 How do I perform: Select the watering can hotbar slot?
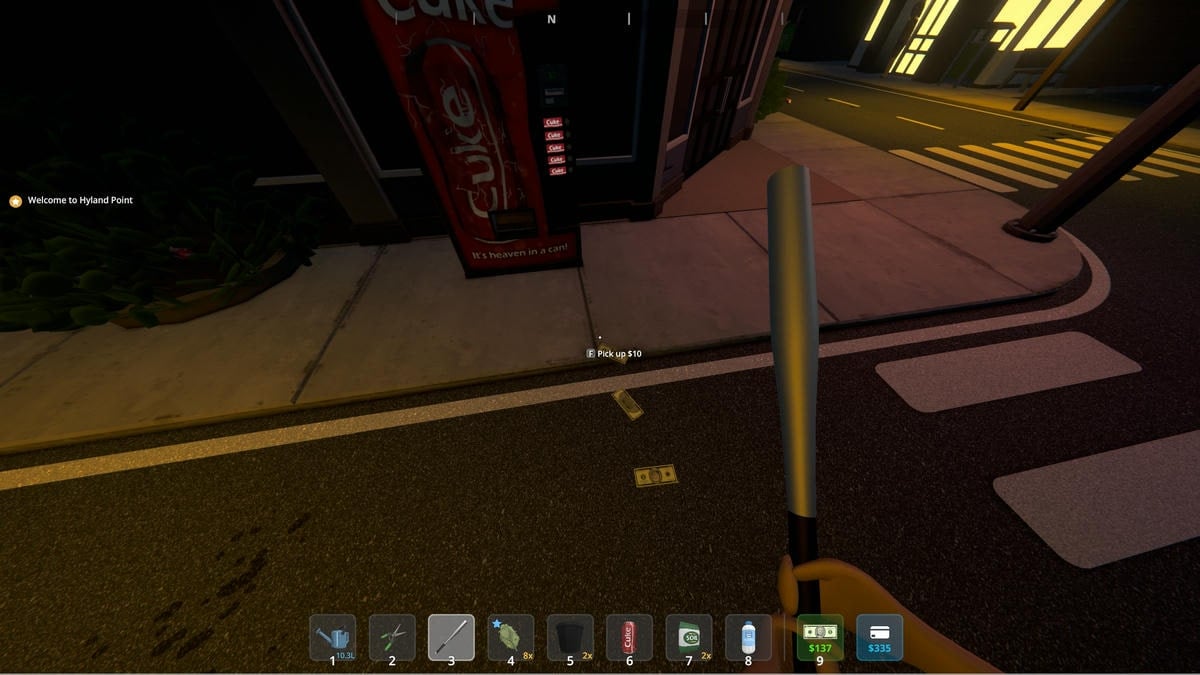click(333, 637)
